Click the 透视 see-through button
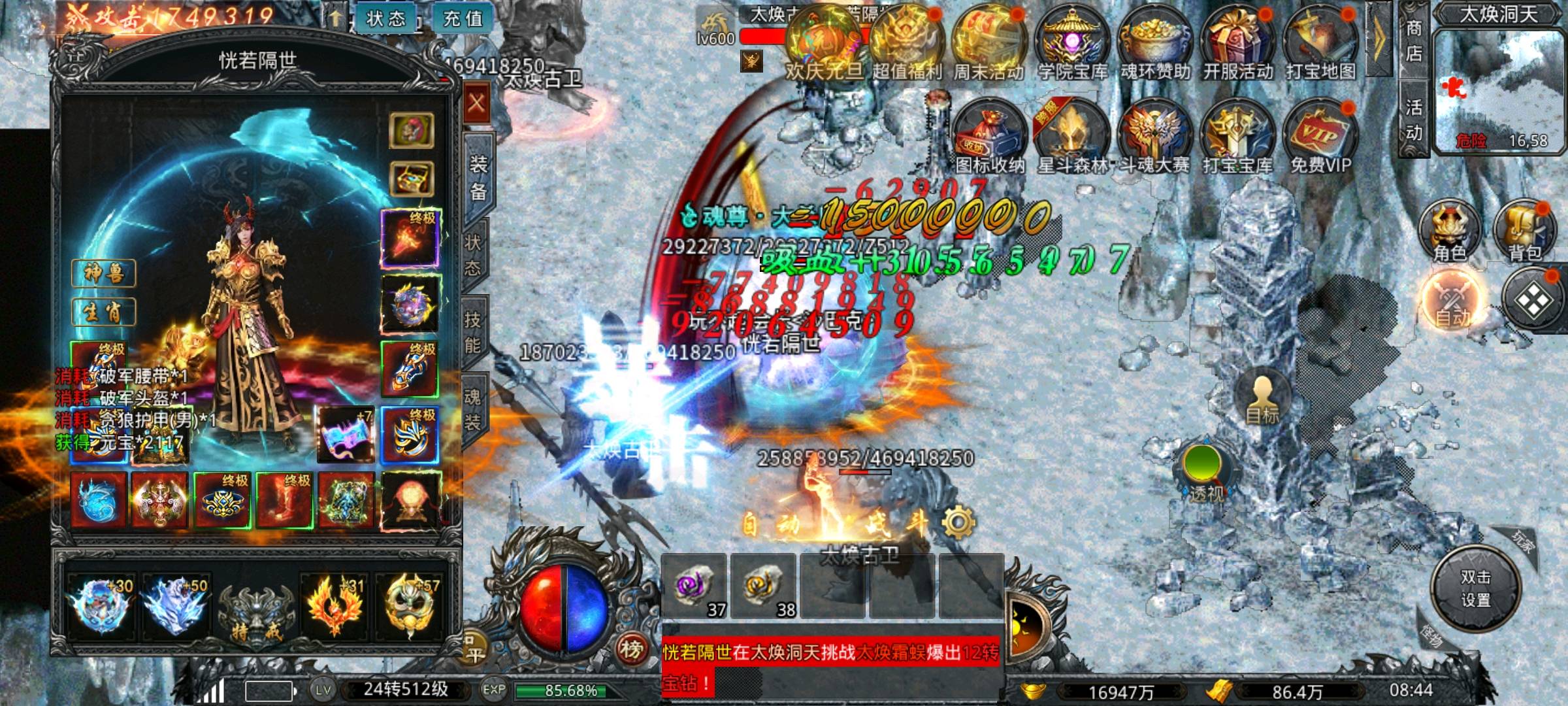The width and height of the screenshot is (1568, 706). (1205, 472)
